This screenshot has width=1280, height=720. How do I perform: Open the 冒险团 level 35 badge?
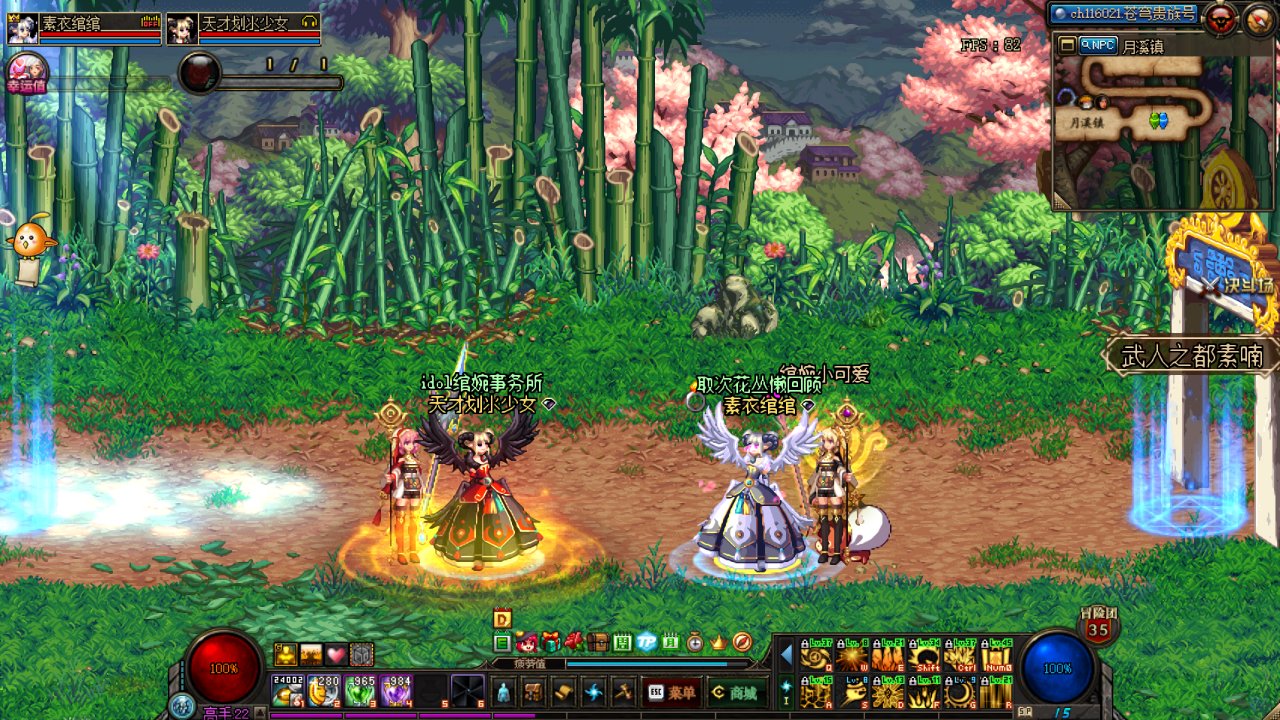tap(1098, 627)
